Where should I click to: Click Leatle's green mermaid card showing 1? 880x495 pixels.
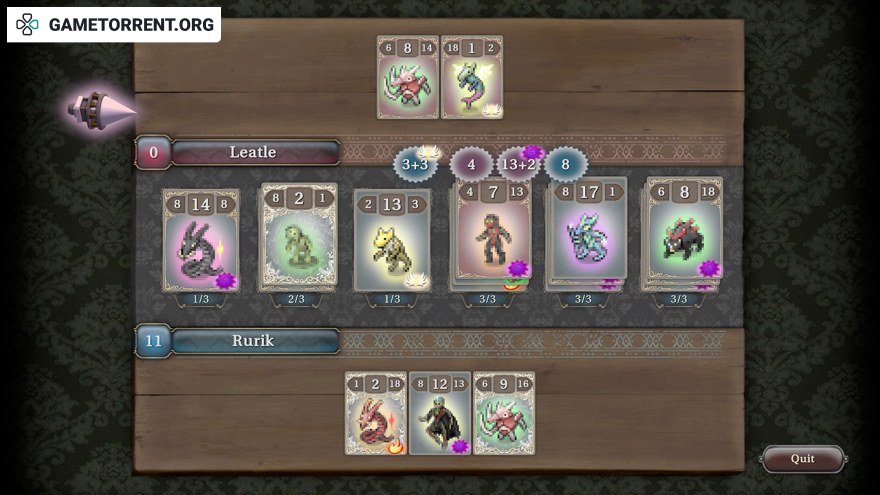click(472, 77)
